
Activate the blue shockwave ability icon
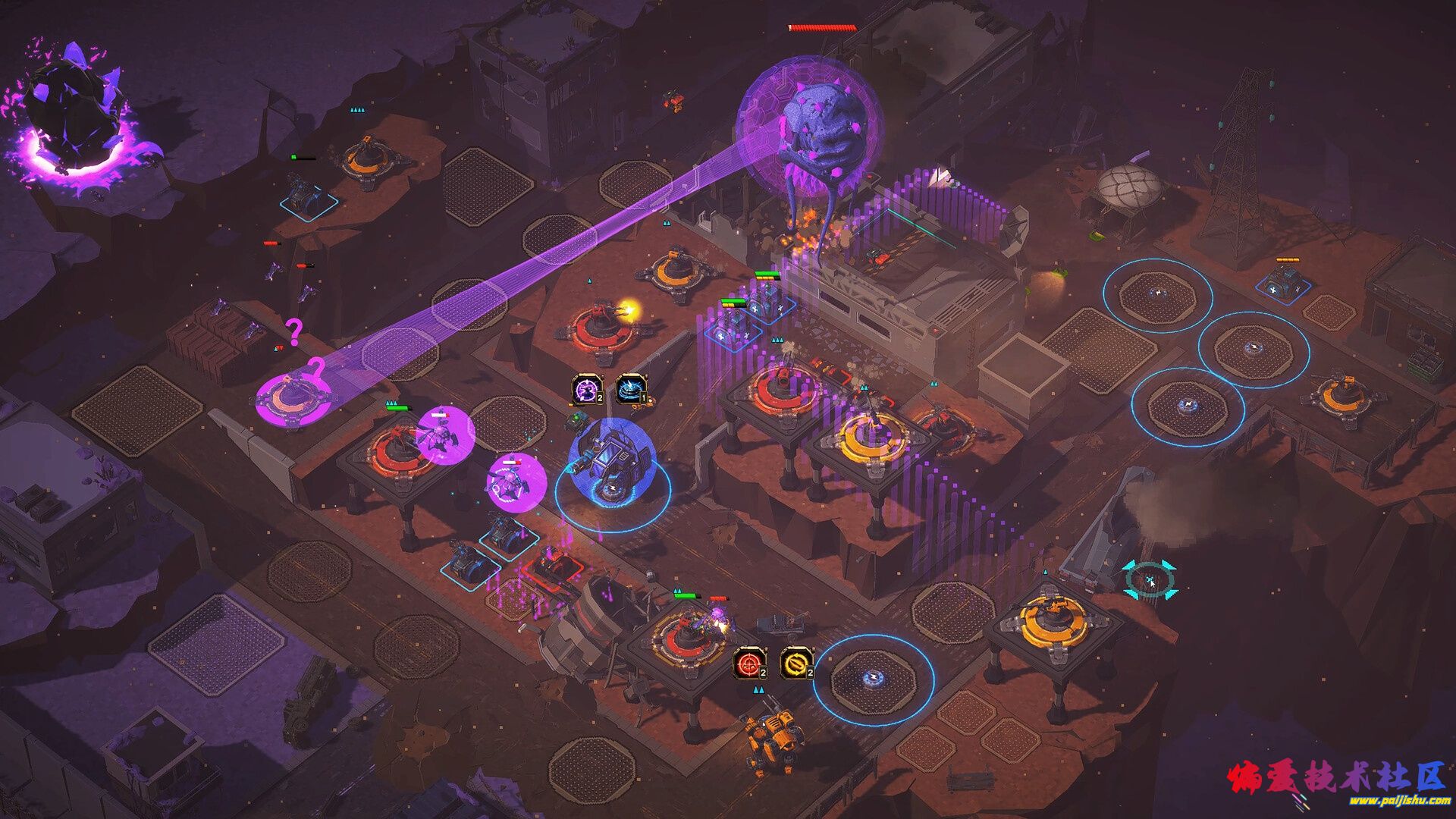631,389
